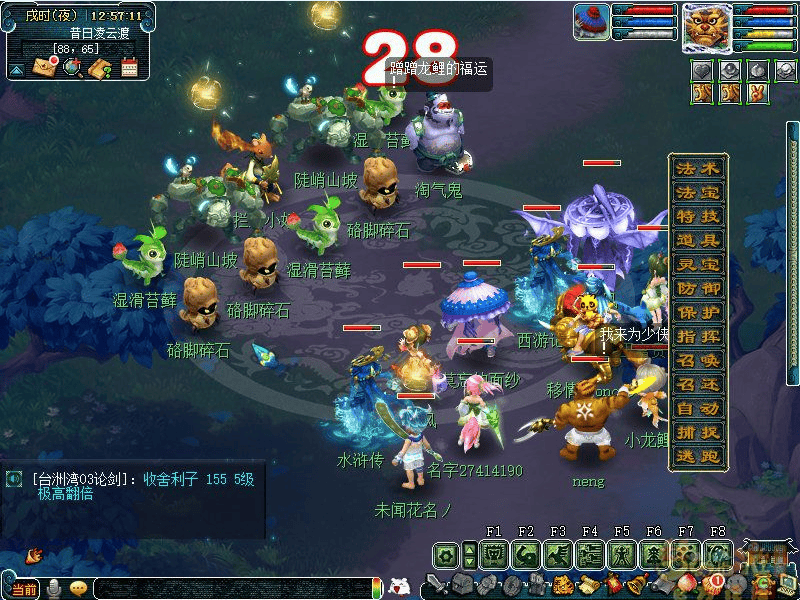
Task: Open the world map globe icon
Action: [72, 68]
